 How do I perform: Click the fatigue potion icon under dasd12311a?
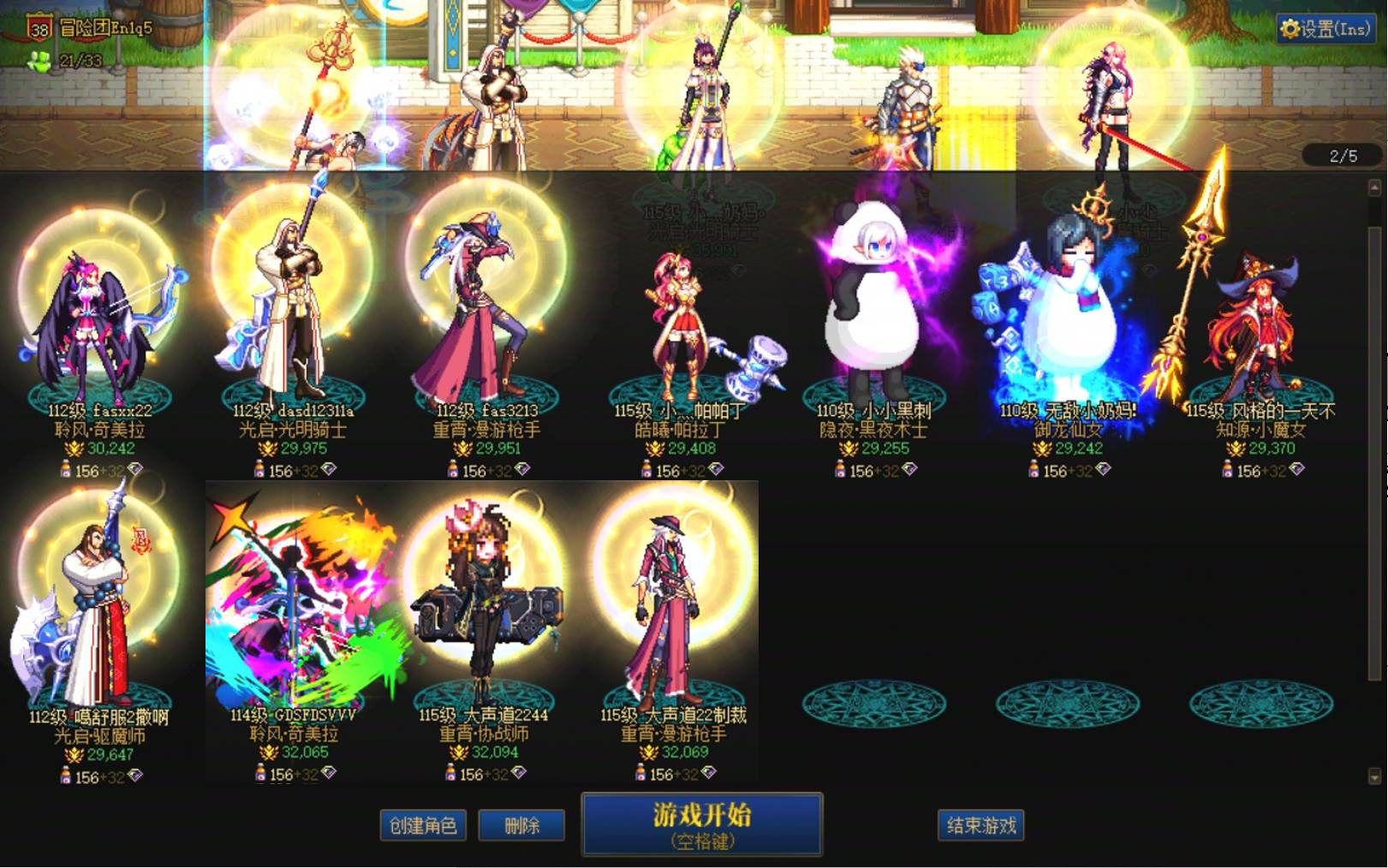[261, 469]
